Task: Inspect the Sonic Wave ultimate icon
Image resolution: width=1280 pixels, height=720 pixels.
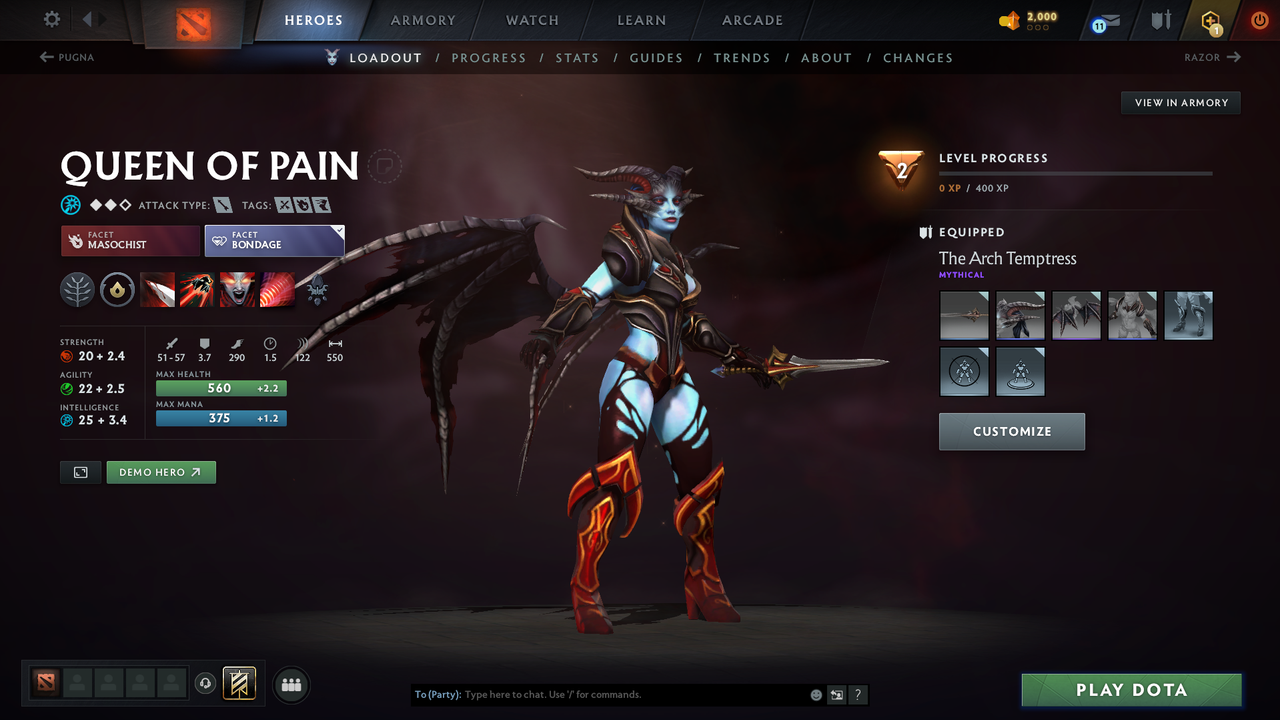Action: (277, 290)
